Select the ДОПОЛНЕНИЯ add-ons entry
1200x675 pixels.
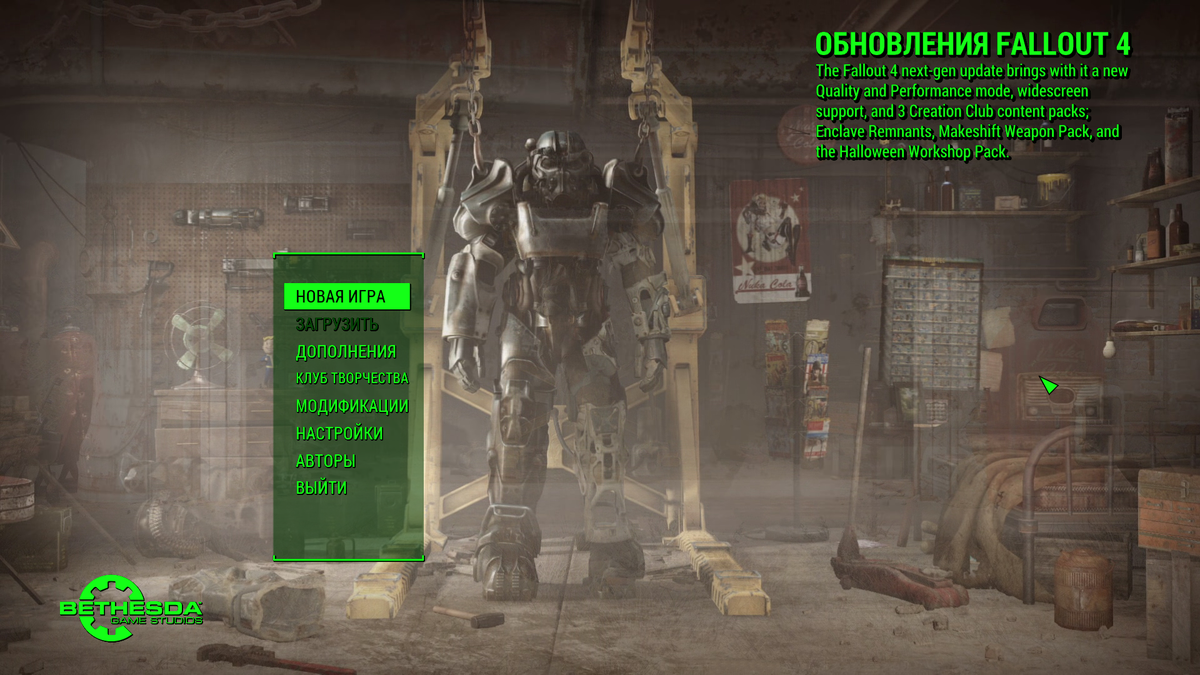[346, 352]
